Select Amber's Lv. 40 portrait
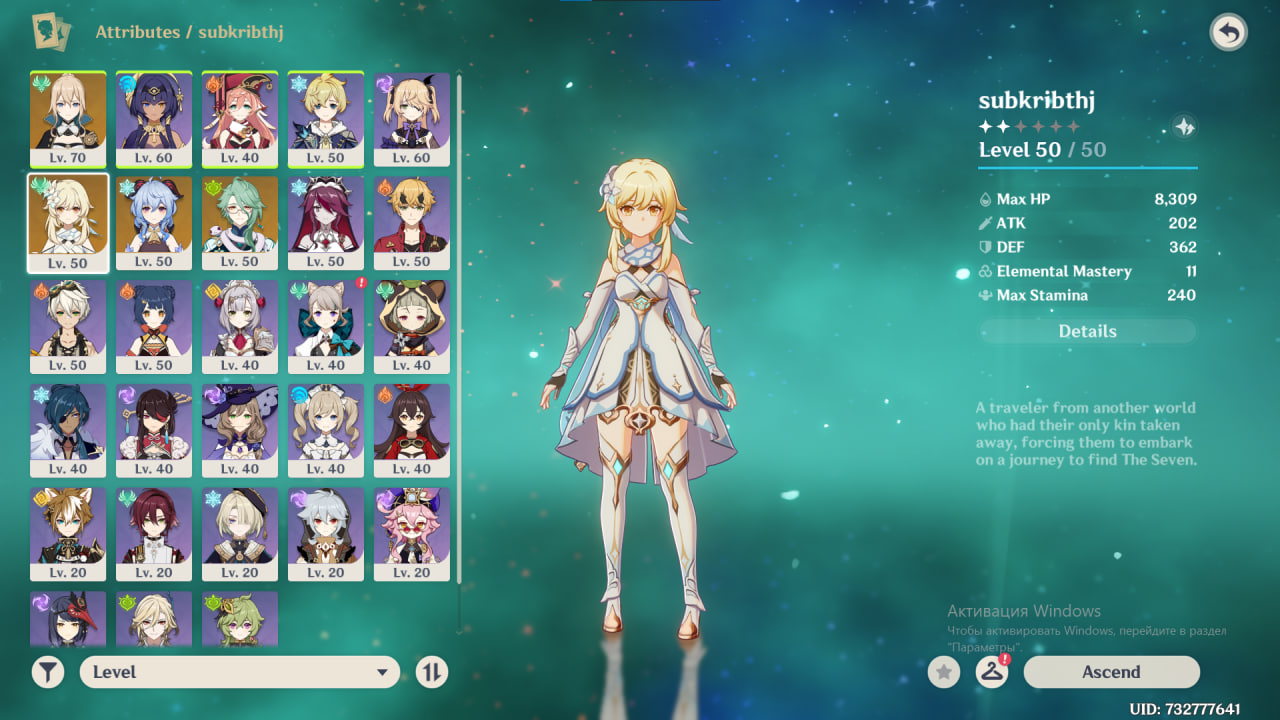1280x720 pixels. pos(412,430)
